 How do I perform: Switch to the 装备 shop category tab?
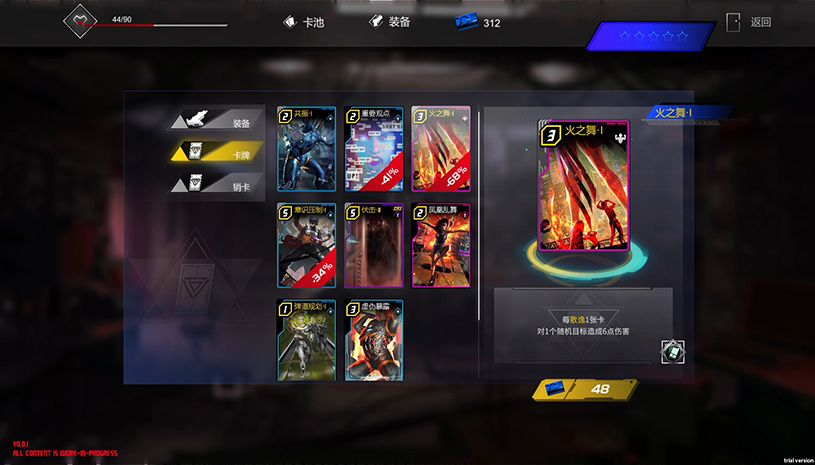click(217, 122)
